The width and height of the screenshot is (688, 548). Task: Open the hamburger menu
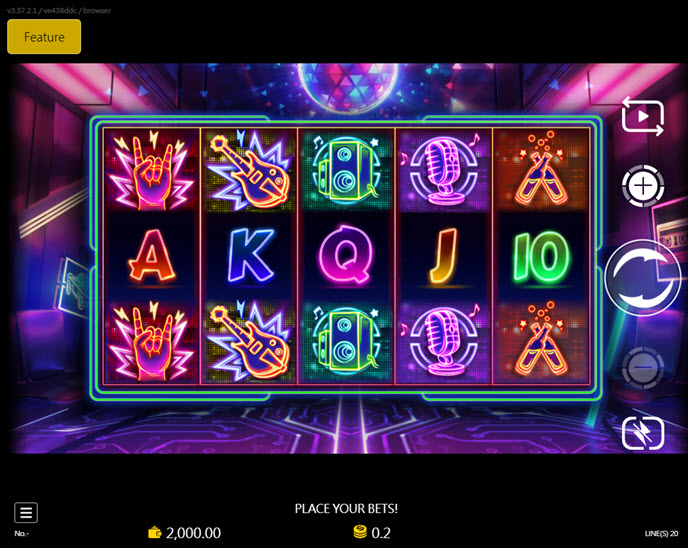click(26, 513)
